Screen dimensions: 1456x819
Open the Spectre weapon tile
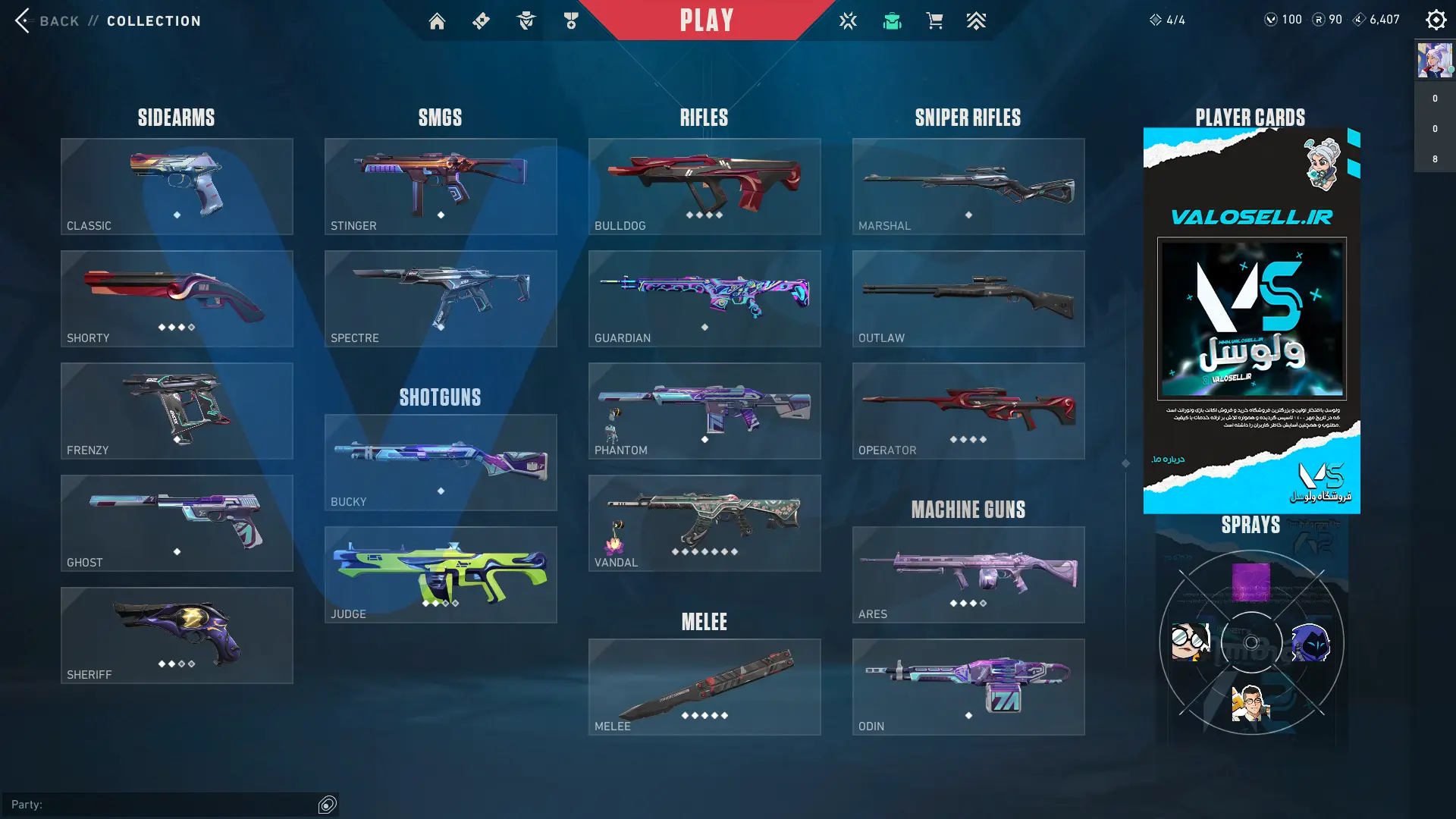pyautogui.click(x=441, y=299)
